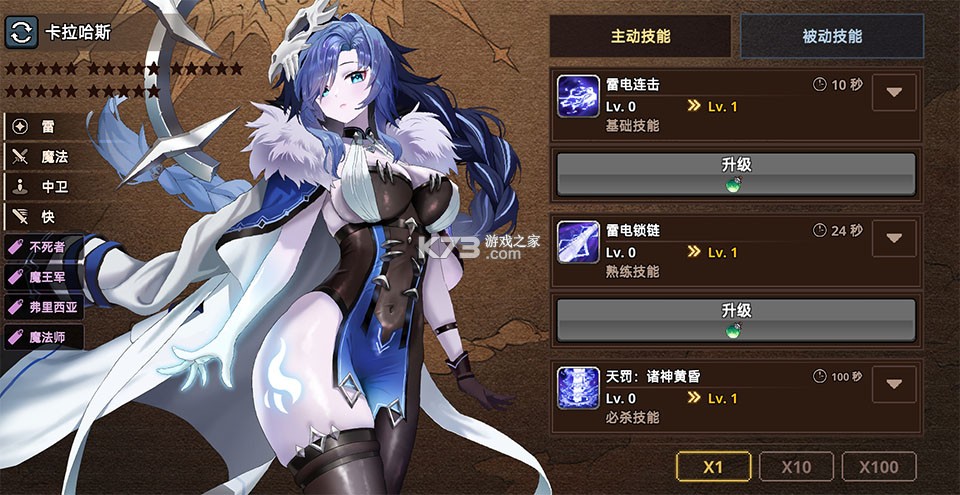
Task: Open the 不死者 tag
Action: [43, 247]
